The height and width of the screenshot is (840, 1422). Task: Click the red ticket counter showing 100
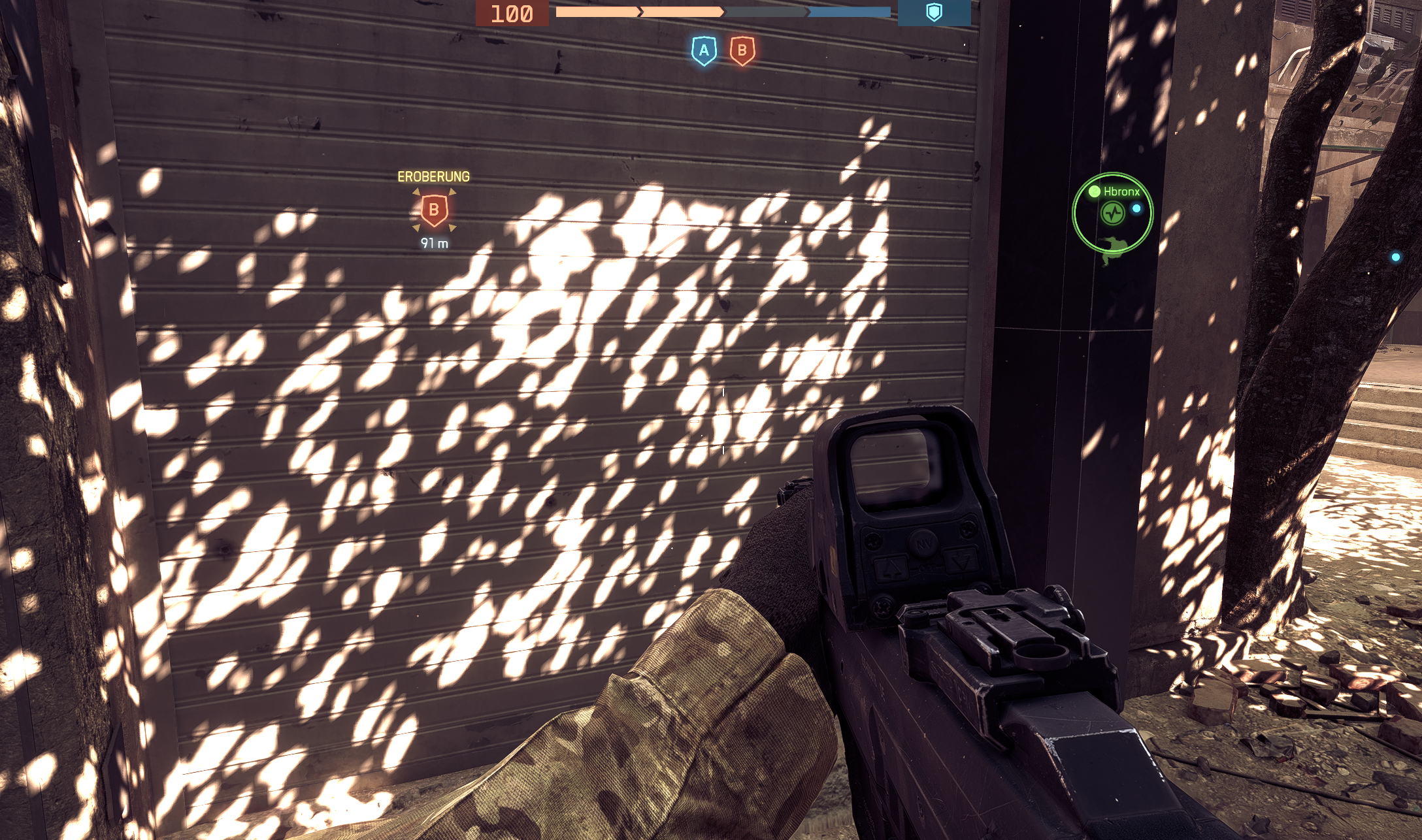point(512,14)
